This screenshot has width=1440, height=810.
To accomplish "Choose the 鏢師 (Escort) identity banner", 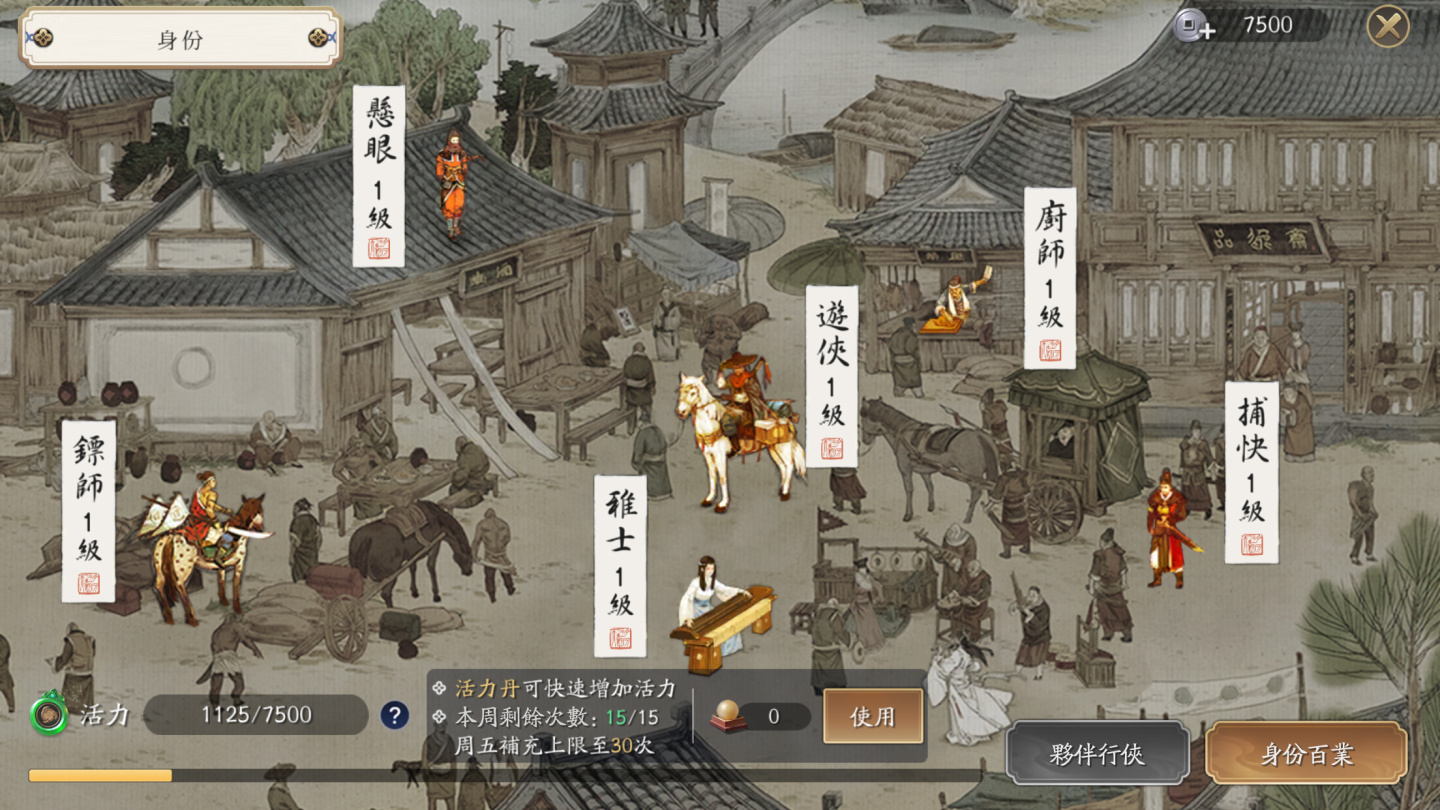I will click(89, 511).
